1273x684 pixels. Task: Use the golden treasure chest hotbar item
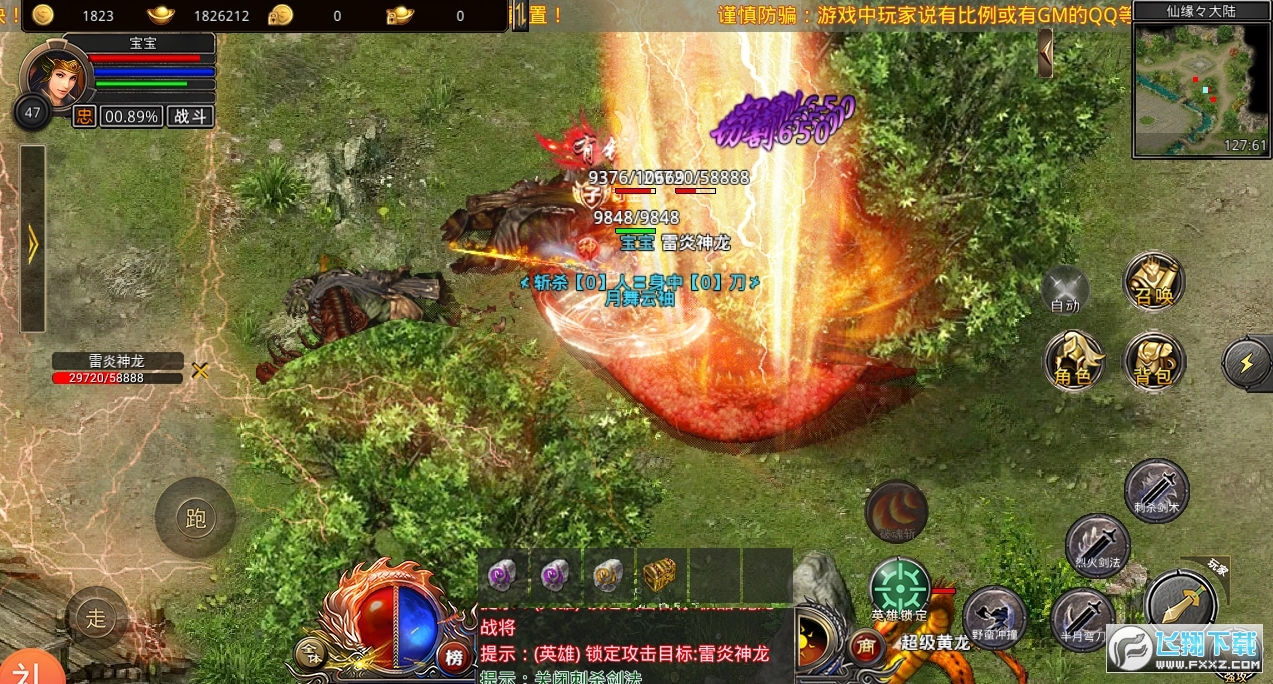[x=660, y=574]
